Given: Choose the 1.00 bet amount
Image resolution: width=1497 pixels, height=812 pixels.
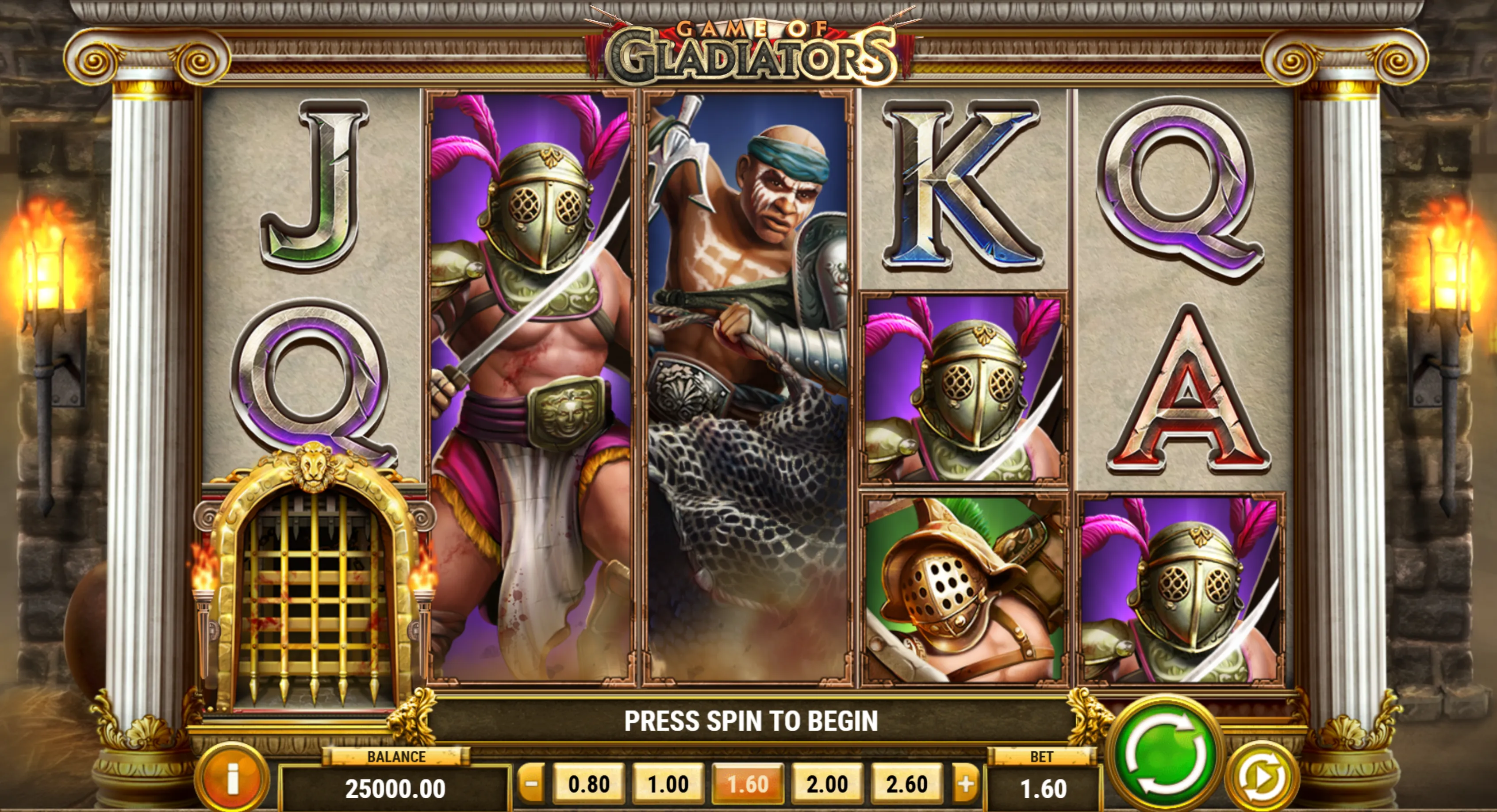Looking at the screenshot, I should coord(668,784).
